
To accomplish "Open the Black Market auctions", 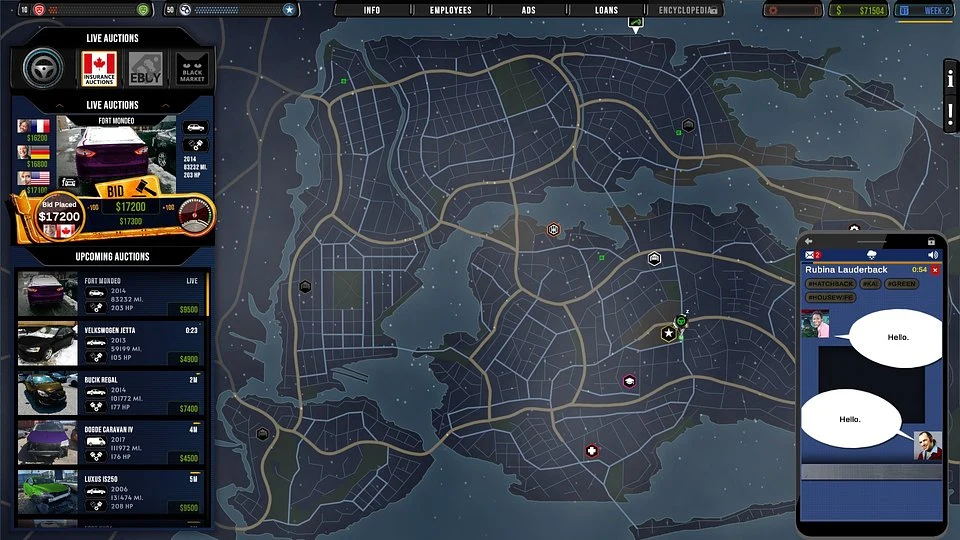I will coord(192,69).
